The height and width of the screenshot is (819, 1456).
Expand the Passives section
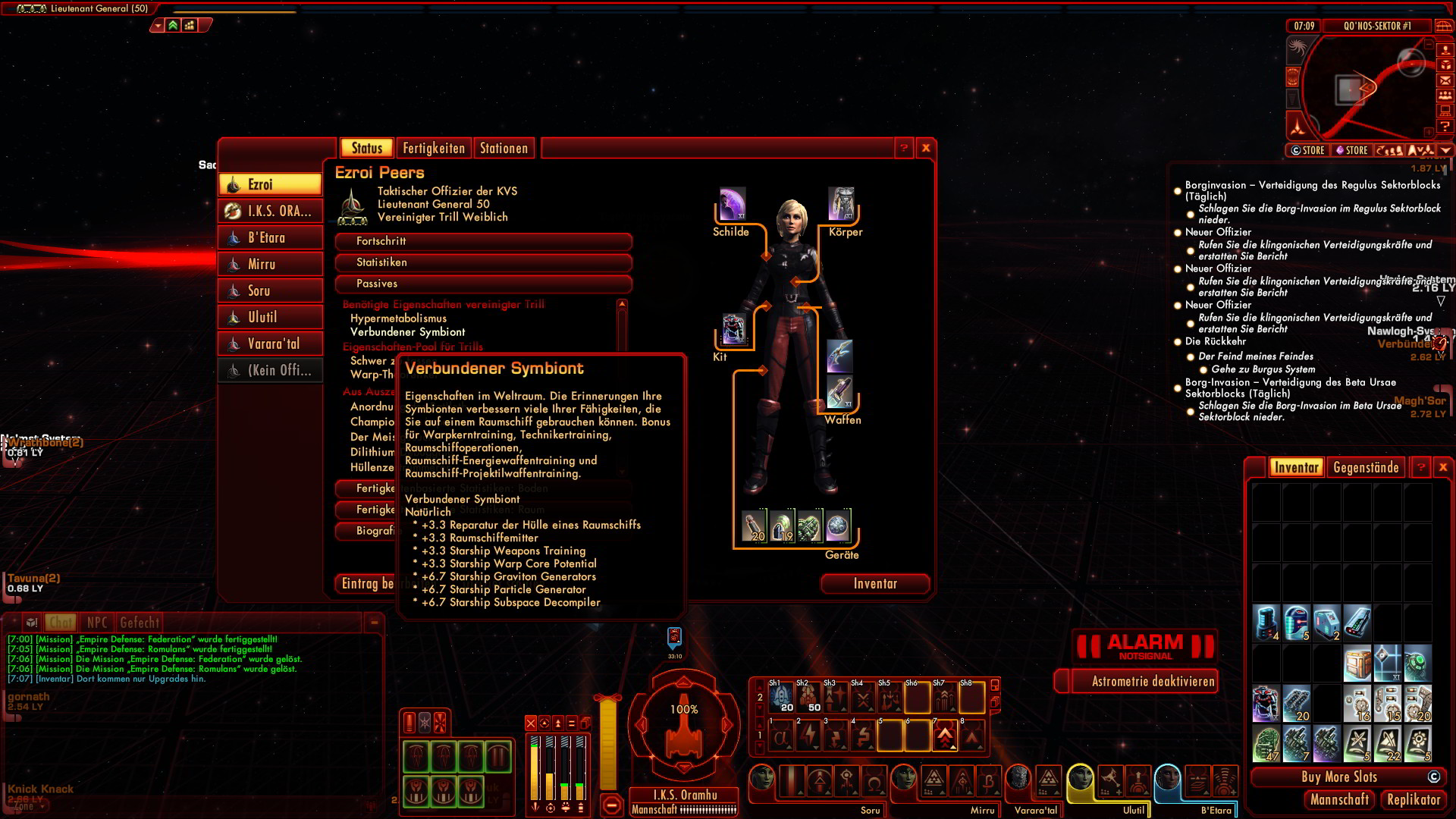[x=483, y=284]
